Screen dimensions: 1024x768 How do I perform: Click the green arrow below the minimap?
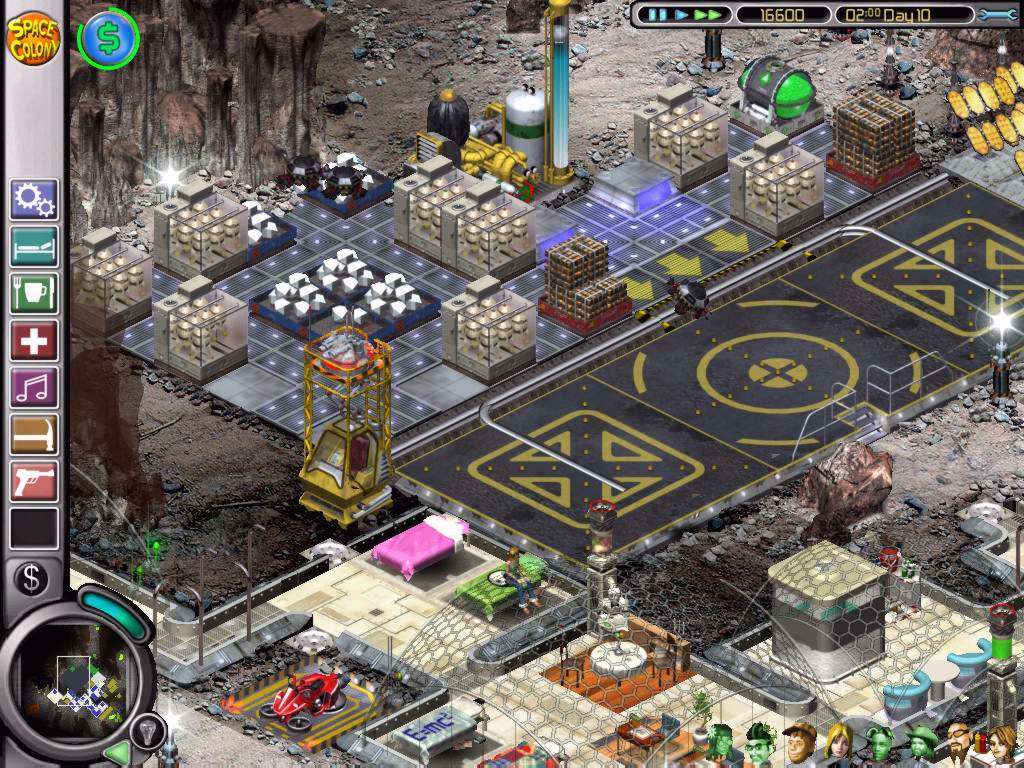117,751
